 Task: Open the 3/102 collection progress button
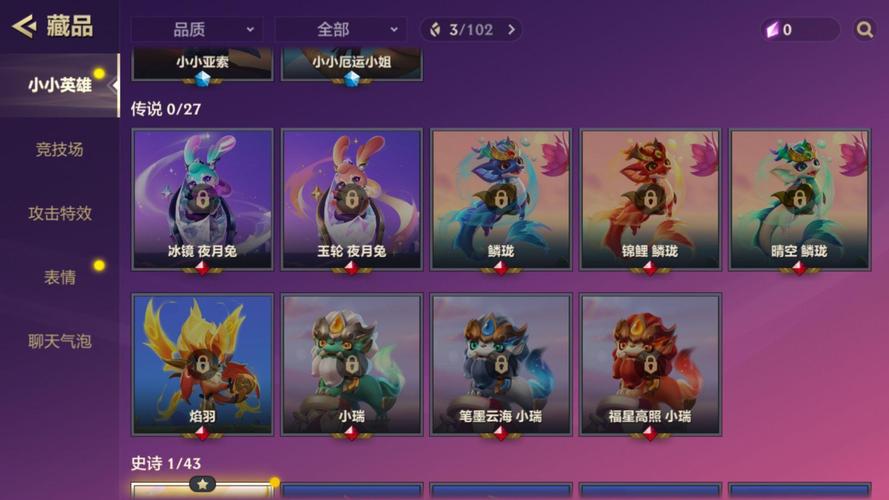click(471, 29)
